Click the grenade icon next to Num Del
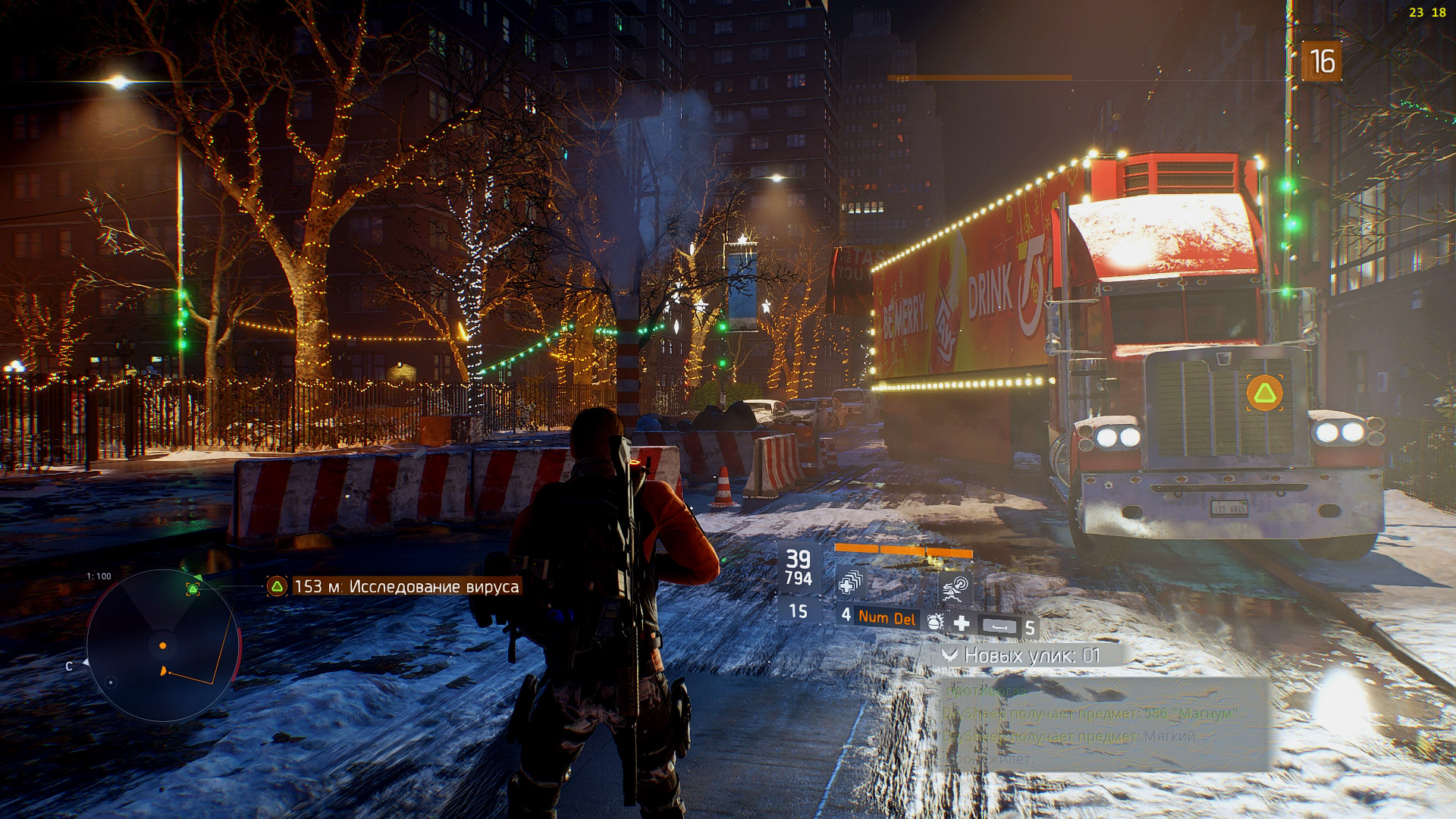 coord(935,623)
